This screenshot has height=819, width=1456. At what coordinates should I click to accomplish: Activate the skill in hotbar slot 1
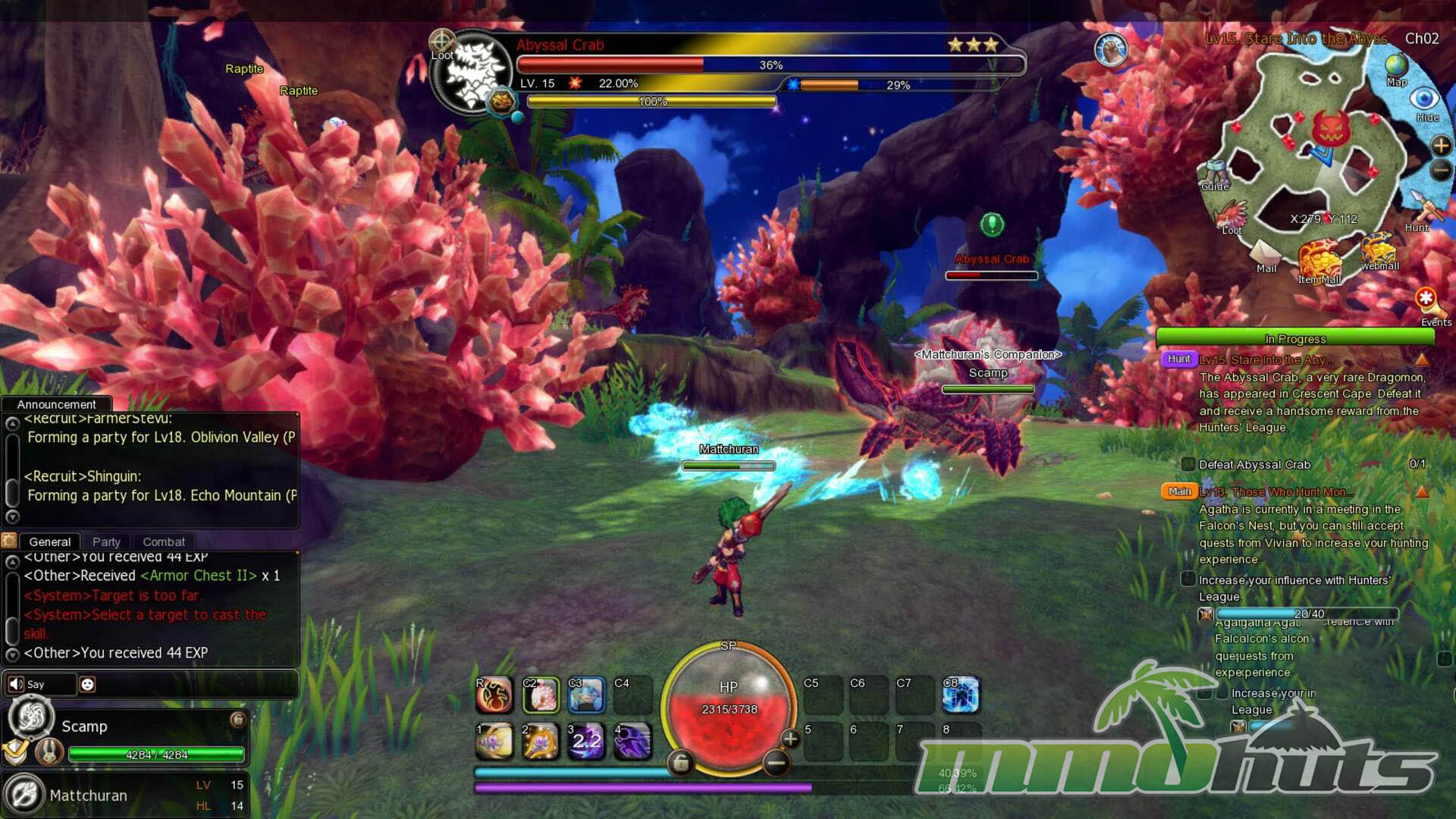click(494, 741)
